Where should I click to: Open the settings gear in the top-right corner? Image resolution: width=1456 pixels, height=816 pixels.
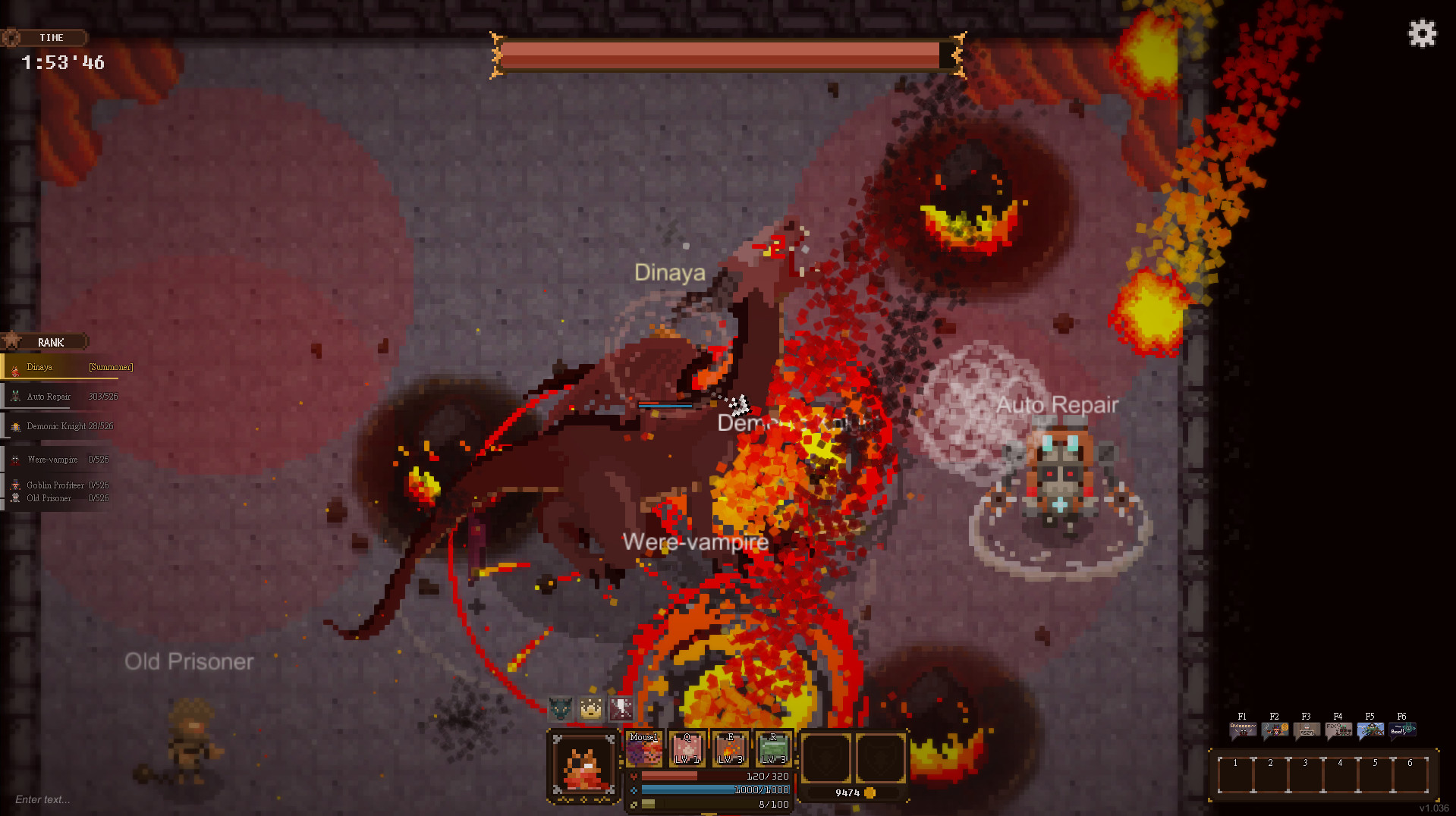tap(1422, 33)
